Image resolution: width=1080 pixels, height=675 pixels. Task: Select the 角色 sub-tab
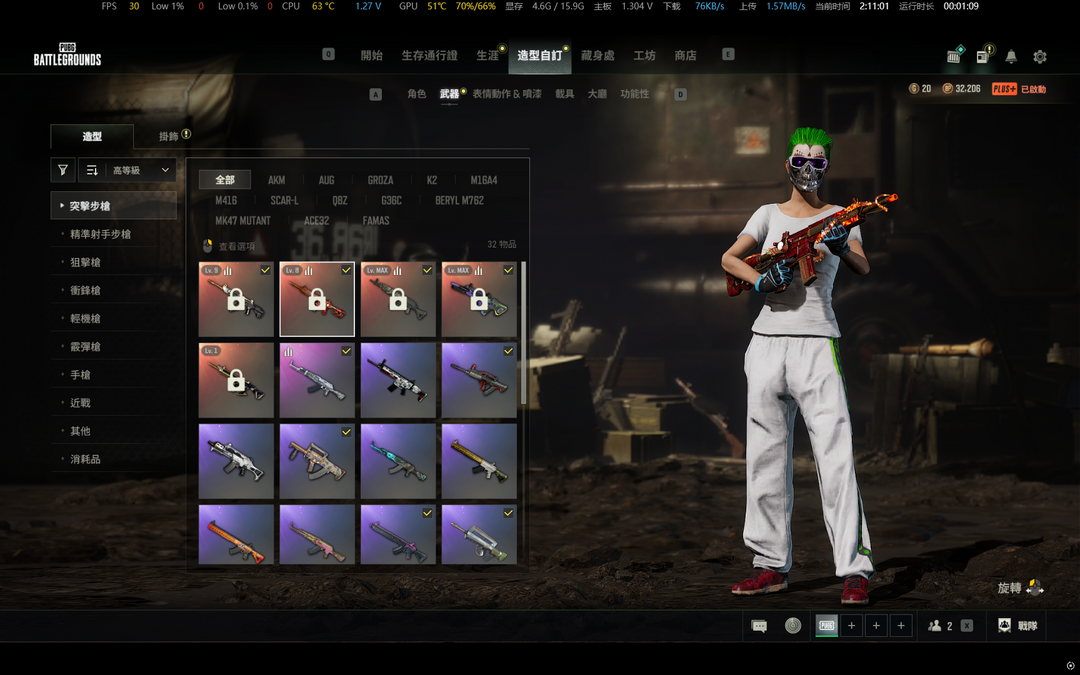pos(416,94)
